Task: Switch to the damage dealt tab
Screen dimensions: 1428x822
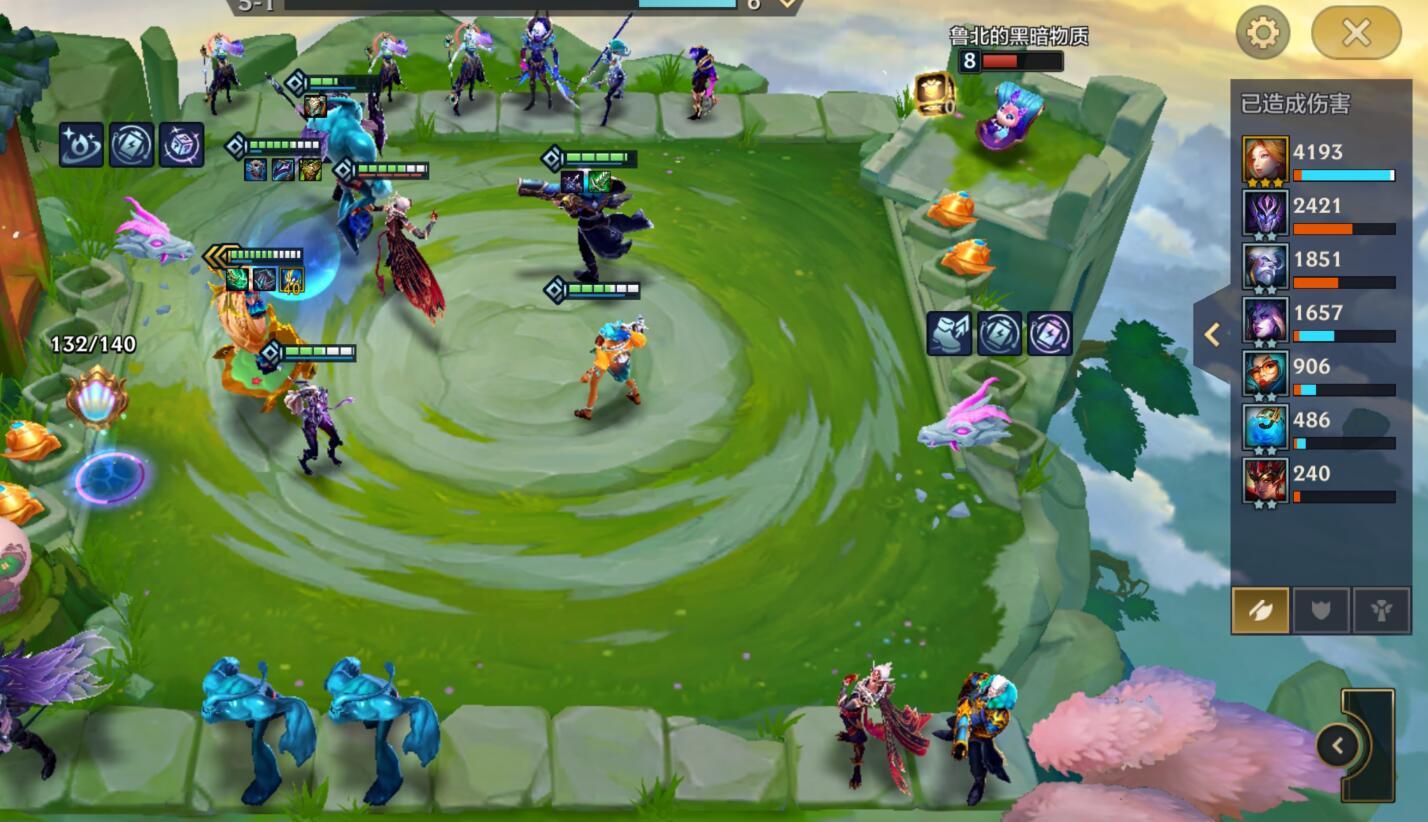Action: pos(1260,610)
